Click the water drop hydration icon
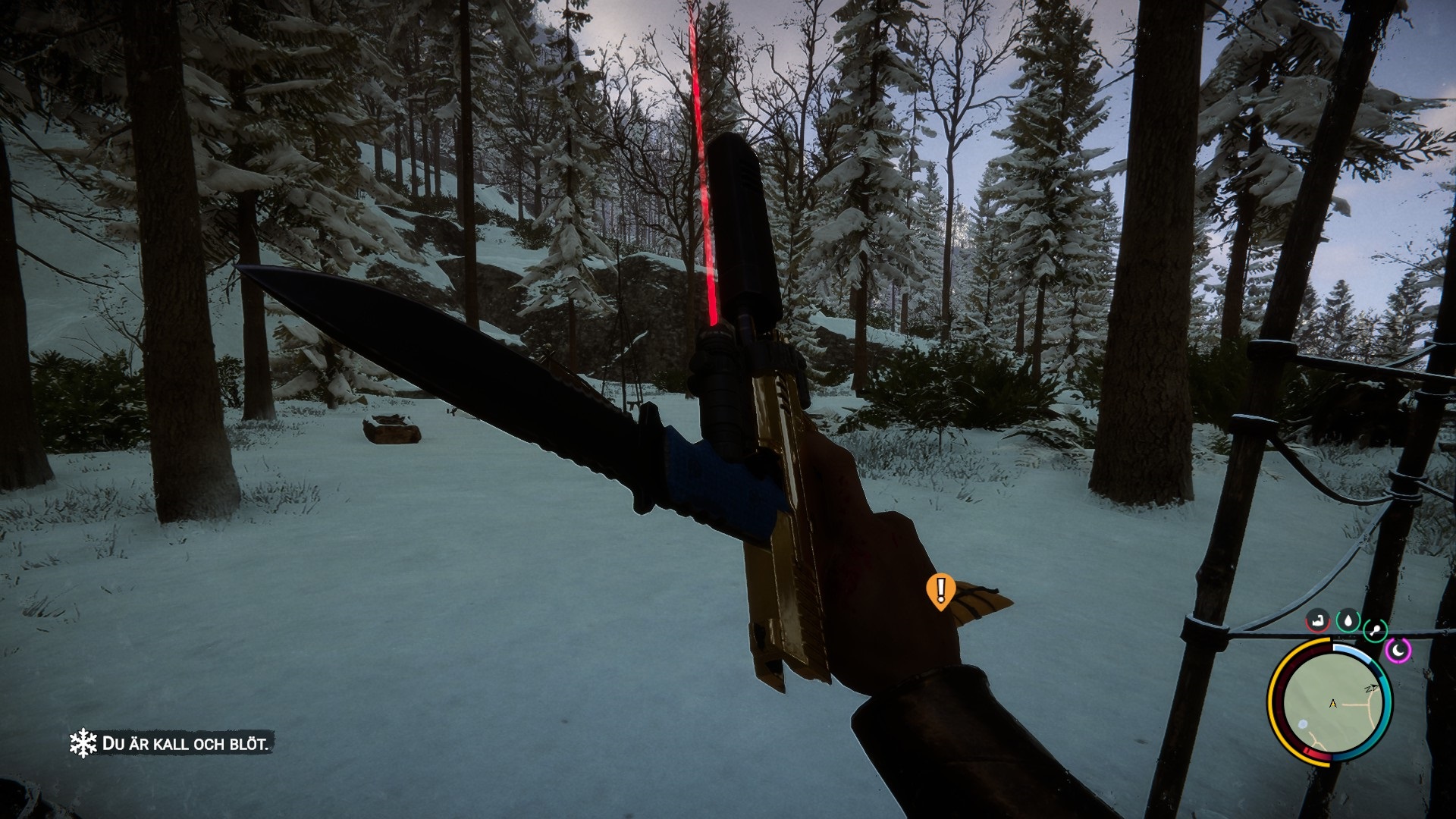 (x=1348, y=621)
